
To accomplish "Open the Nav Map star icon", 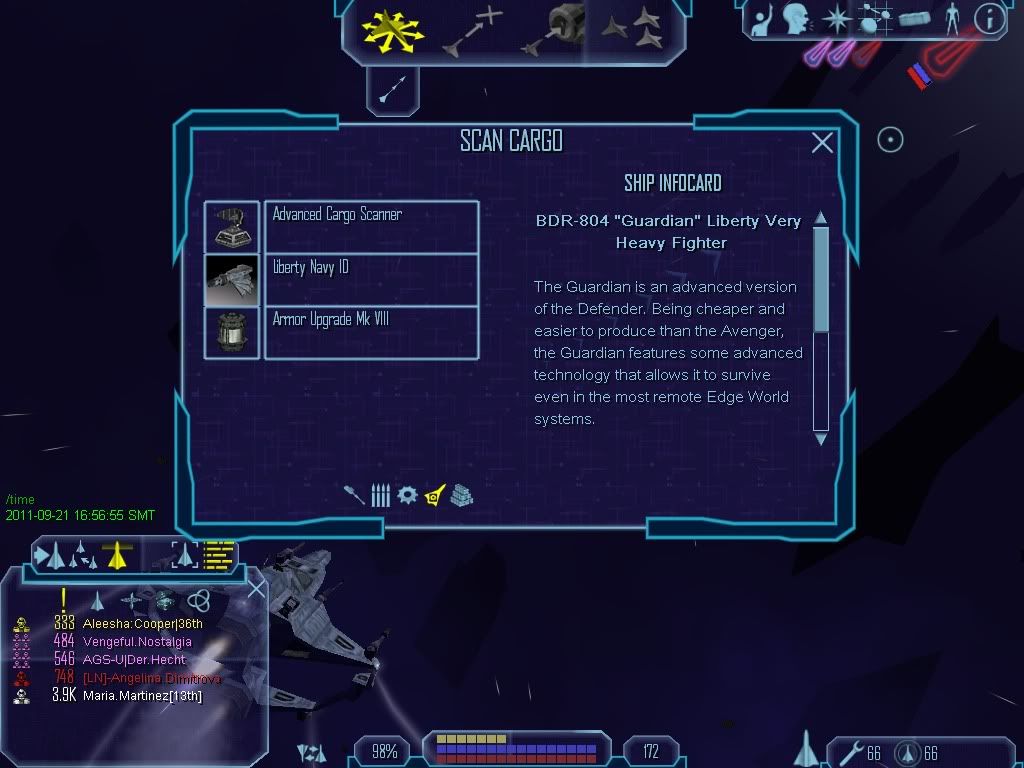I will point(836,19).
